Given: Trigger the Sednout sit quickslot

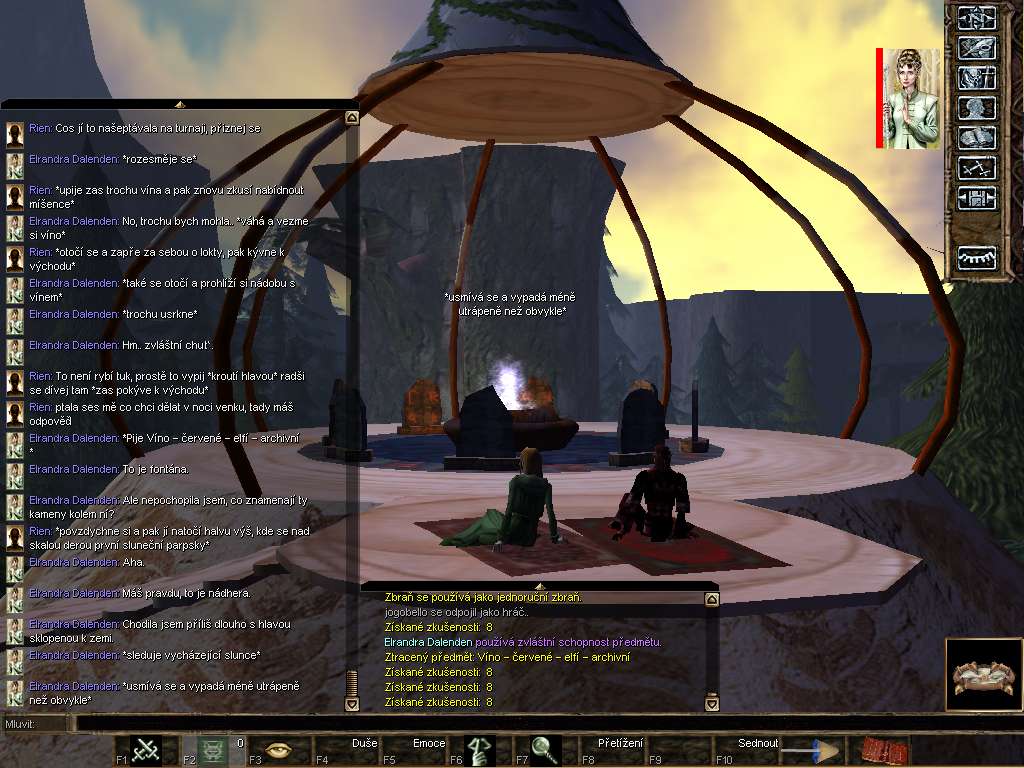Looking at the screenshot, I should click(x=745, y=750).
